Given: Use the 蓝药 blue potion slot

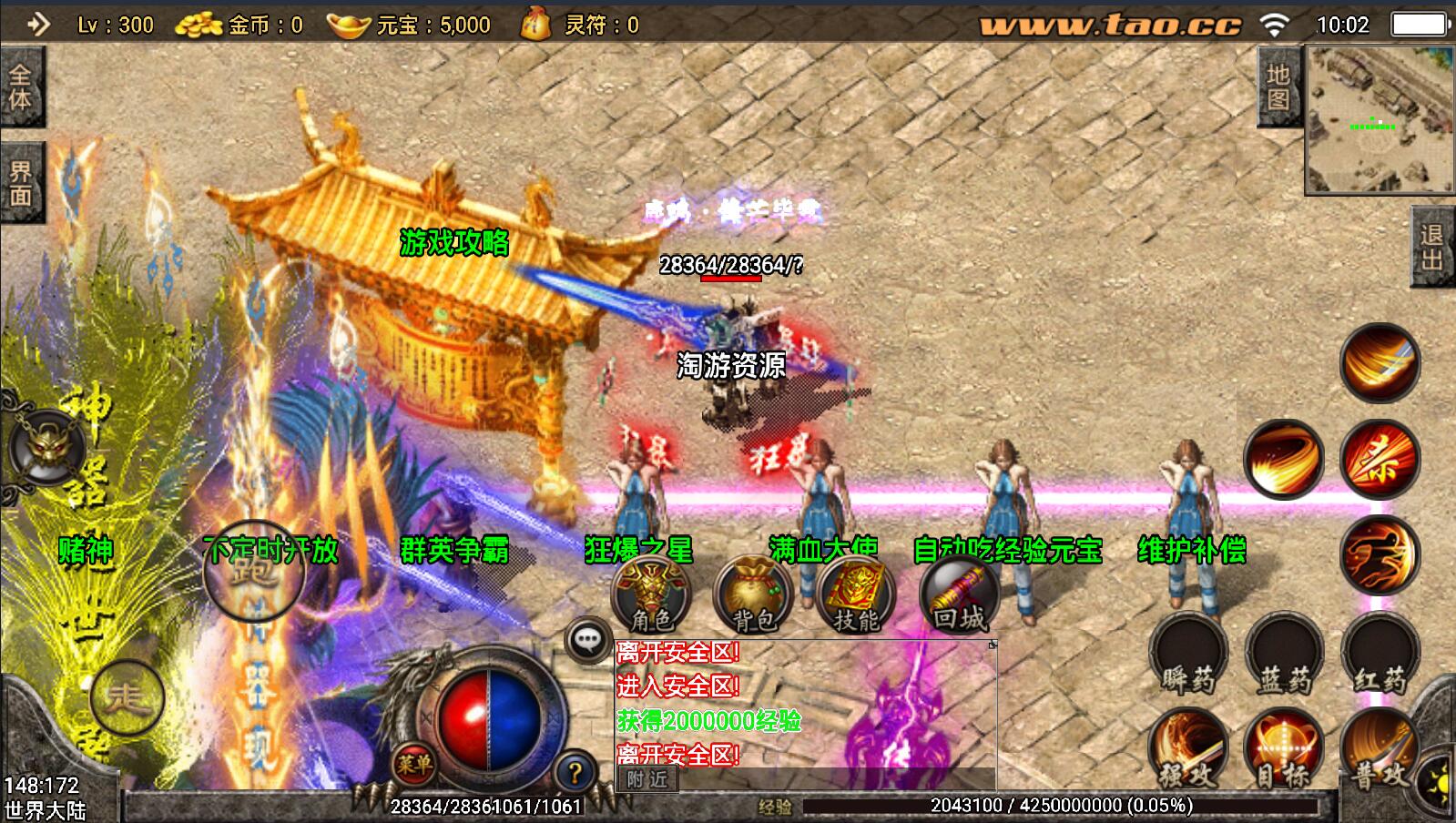Looking at the screenshot, I should click(1284, 654).
